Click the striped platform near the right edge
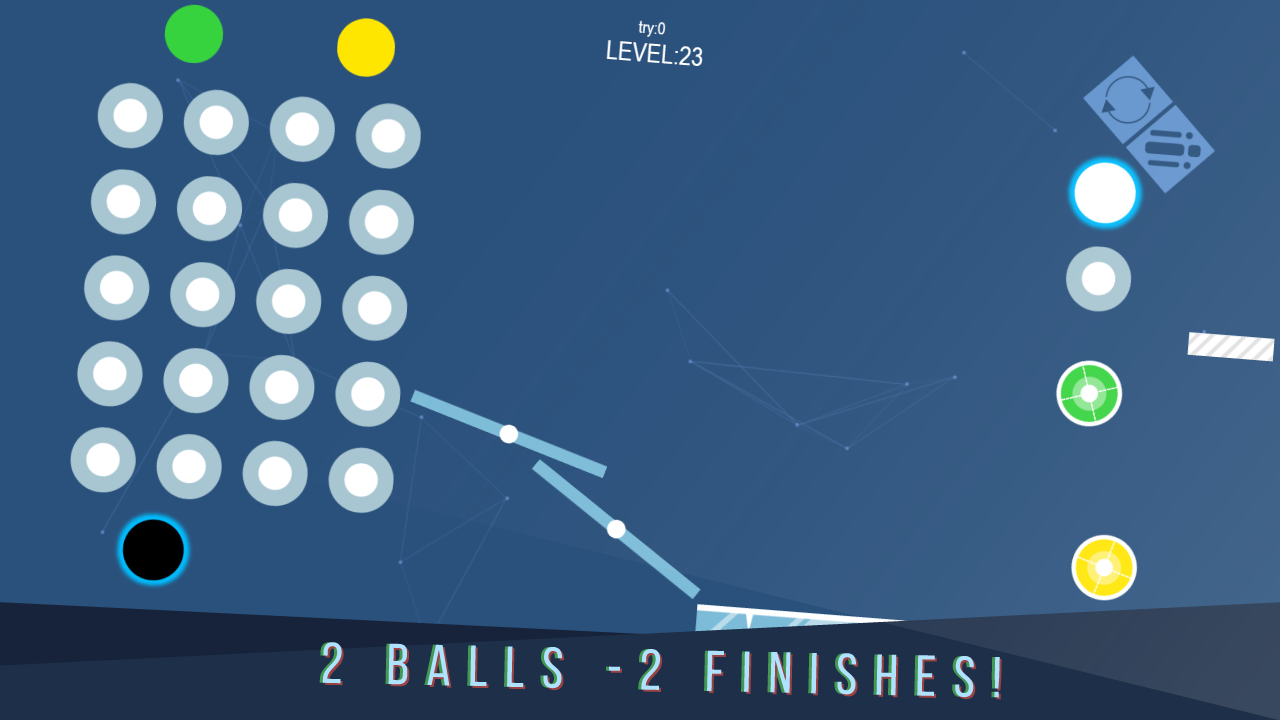Viewport: 1280px width, 720px height. click(1229, 346)
